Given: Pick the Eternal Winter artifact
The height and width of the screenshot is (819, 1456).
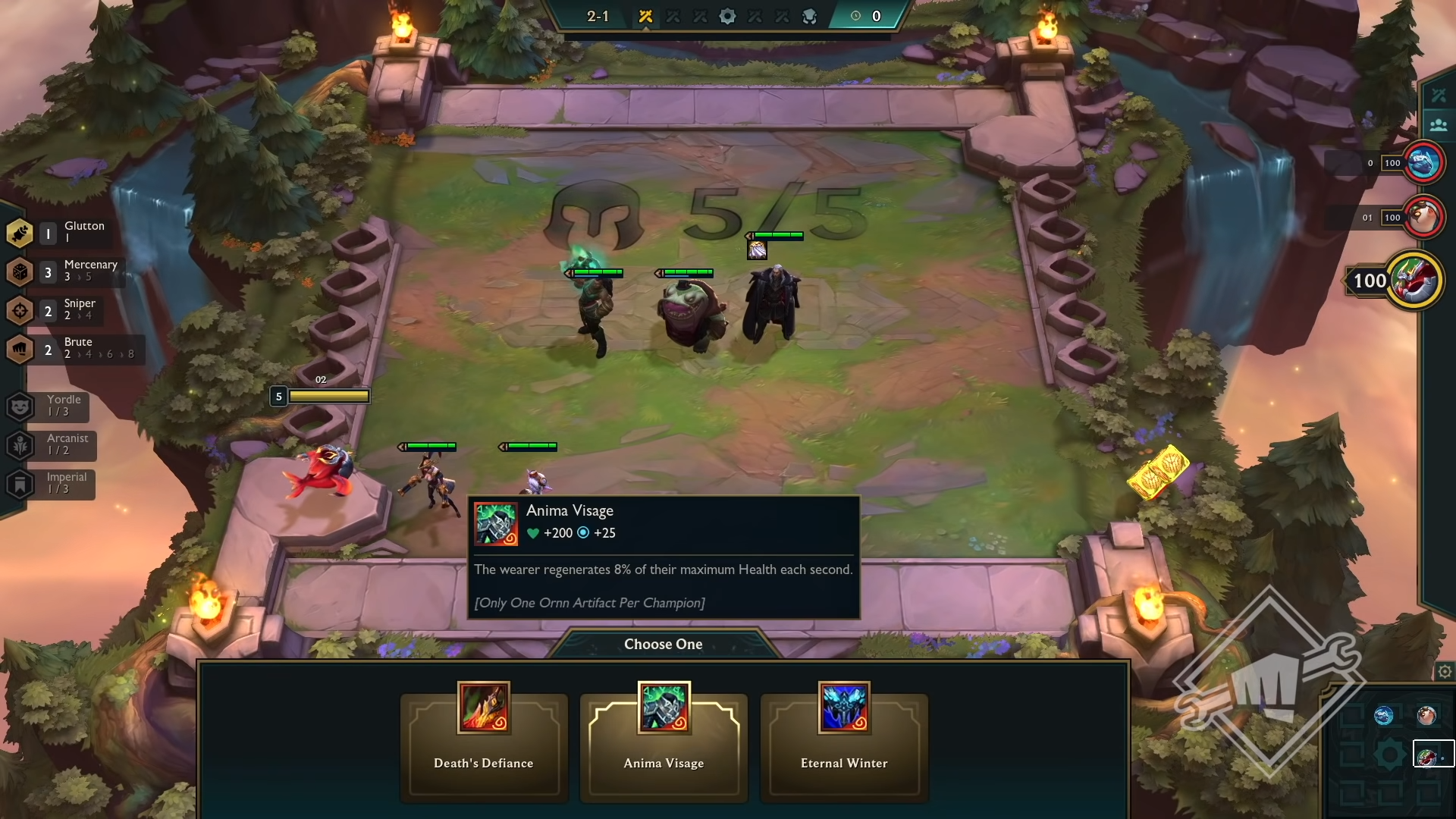Looking at the screenshot, I should [x=844, y=747].
